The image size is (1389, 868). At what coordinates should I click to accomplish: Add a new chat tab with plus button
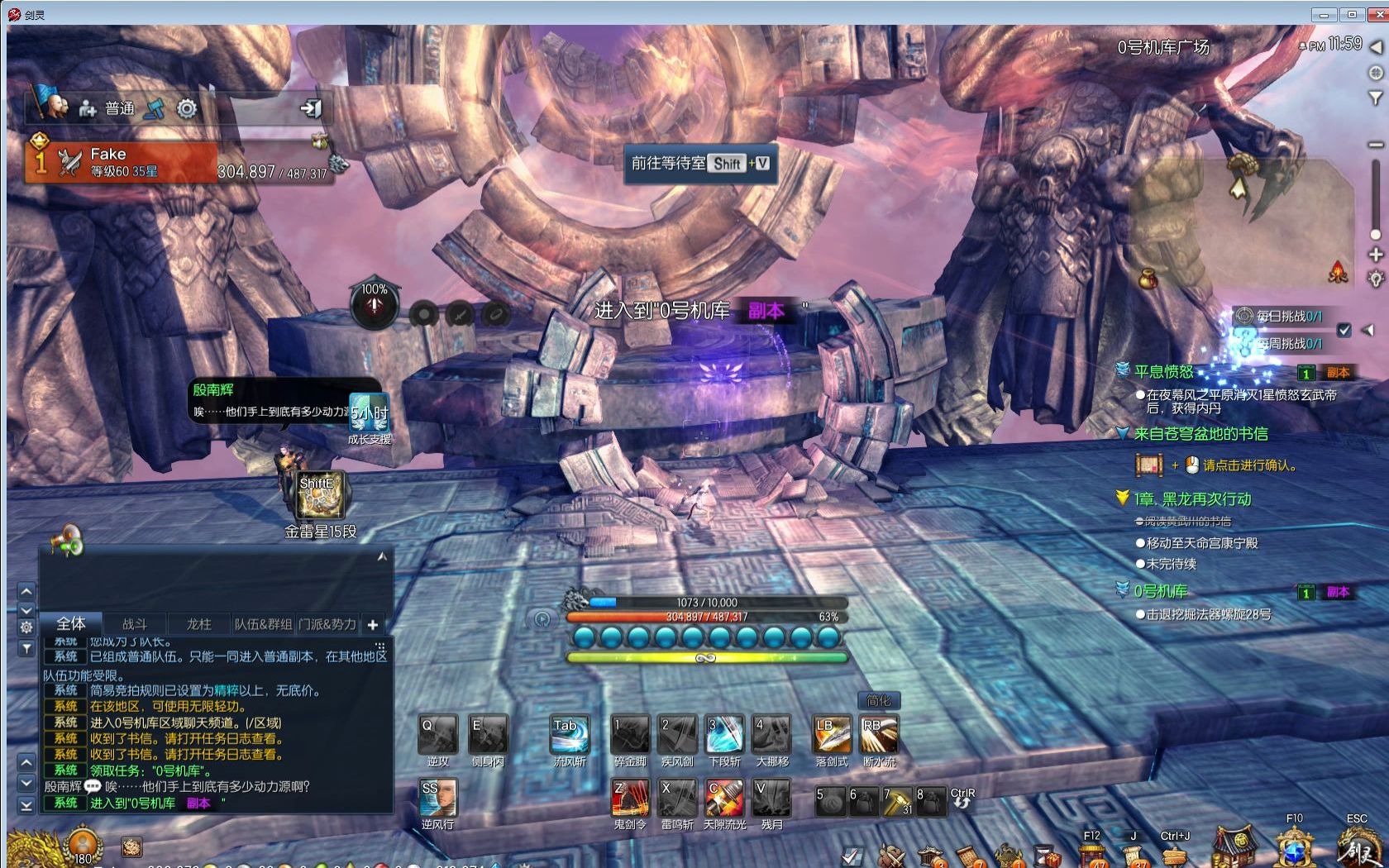click(373, 625)
